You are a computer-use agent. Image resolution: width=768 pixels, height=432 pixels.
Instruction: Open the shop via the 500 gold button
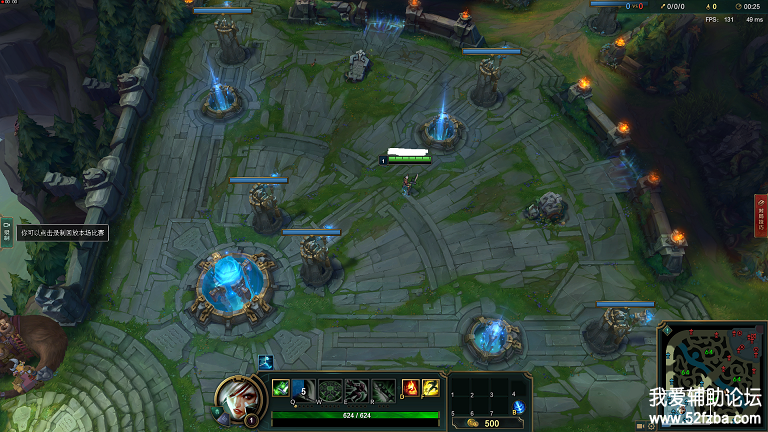pyautogui.click(x=487, y=423)
